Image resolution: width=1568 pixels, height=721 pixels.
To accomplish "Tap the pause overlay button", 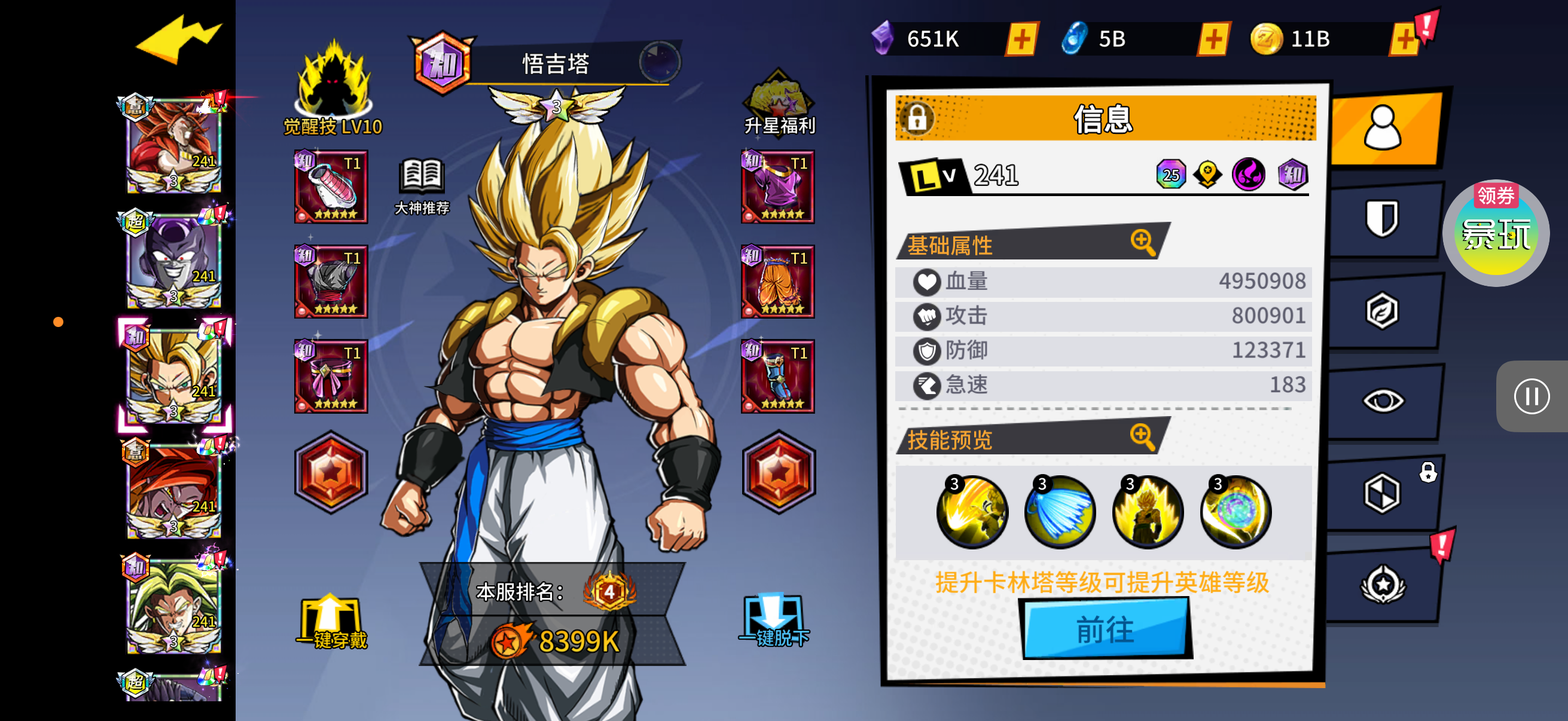I will tap(1531, 397).
